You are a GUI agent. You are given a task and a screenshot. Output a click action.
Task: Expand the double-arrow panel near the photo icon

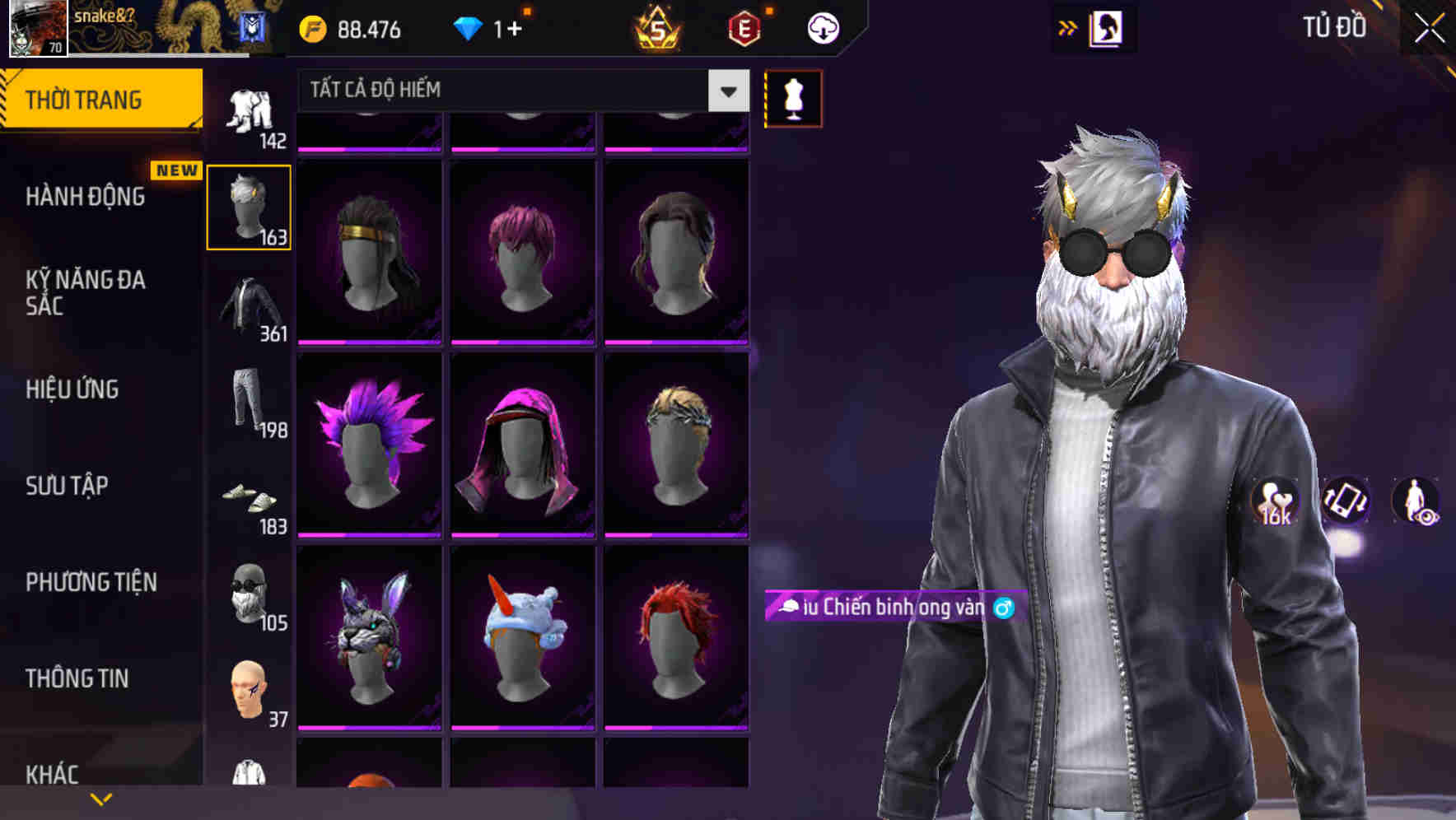click(1068, 27)
